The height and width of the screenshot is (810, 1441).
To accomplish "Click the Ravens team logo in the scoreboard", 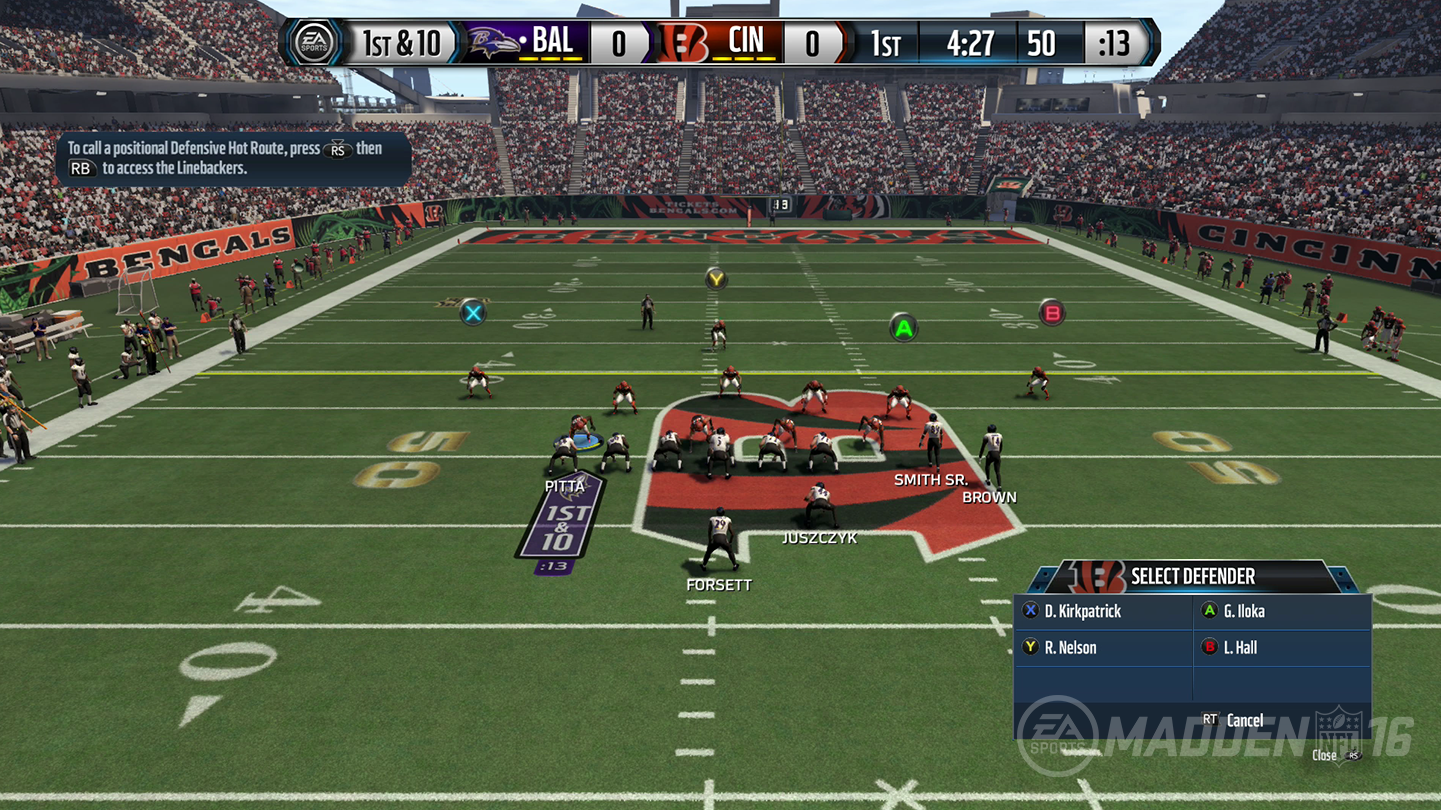I will pos(491,42).
